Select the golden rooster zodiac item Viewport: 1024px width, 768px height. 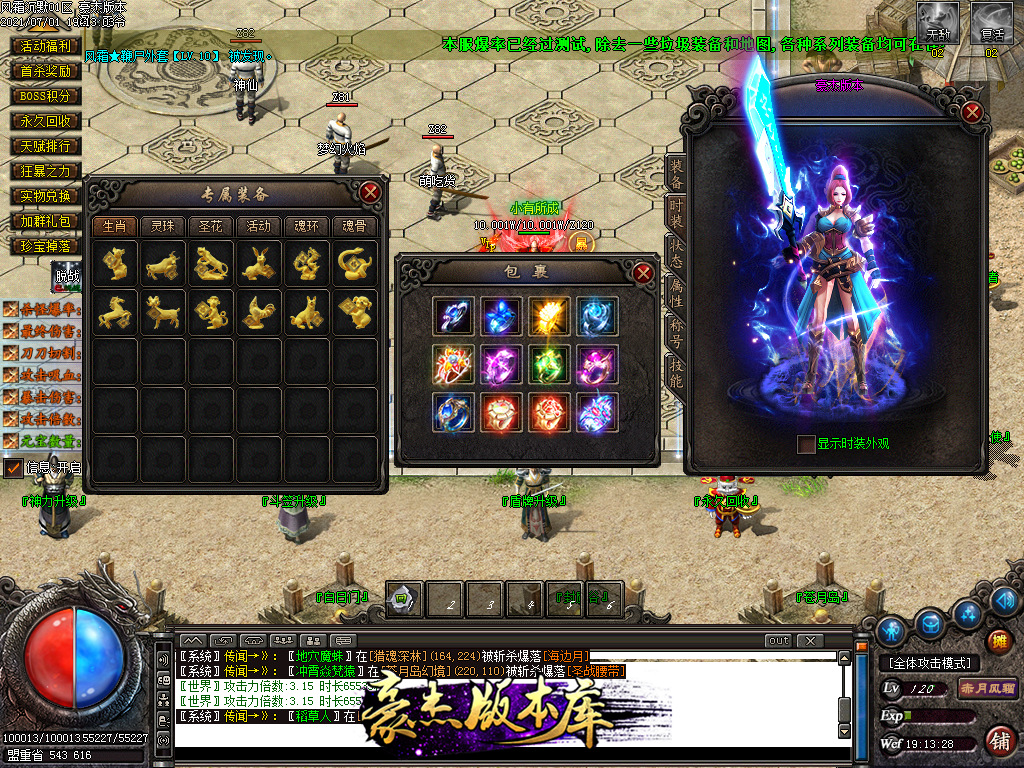(x=258, y=313)
